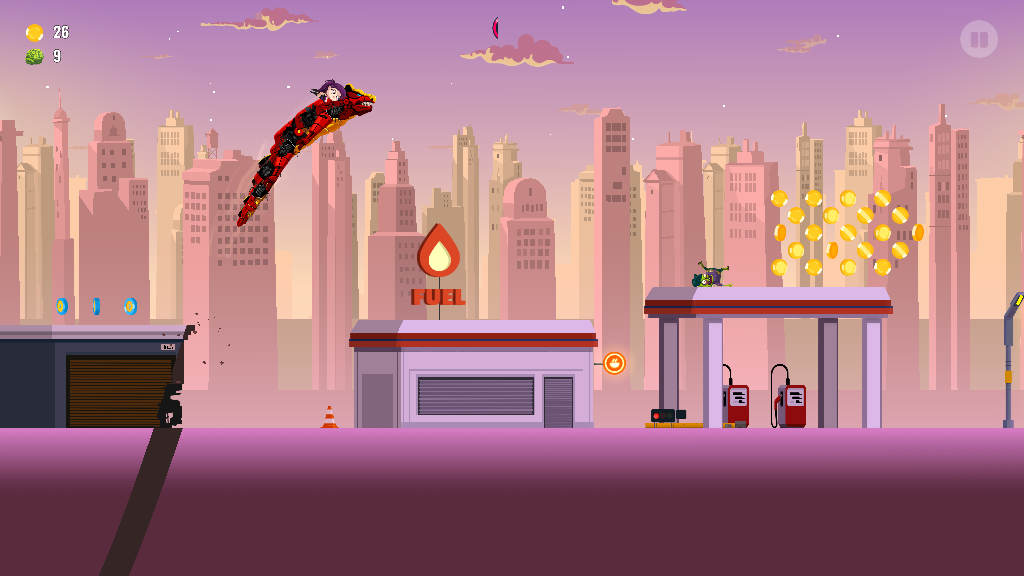Pause the game with the pause button
This screenshot has height=576, width=1024.
tap(979, 39)
